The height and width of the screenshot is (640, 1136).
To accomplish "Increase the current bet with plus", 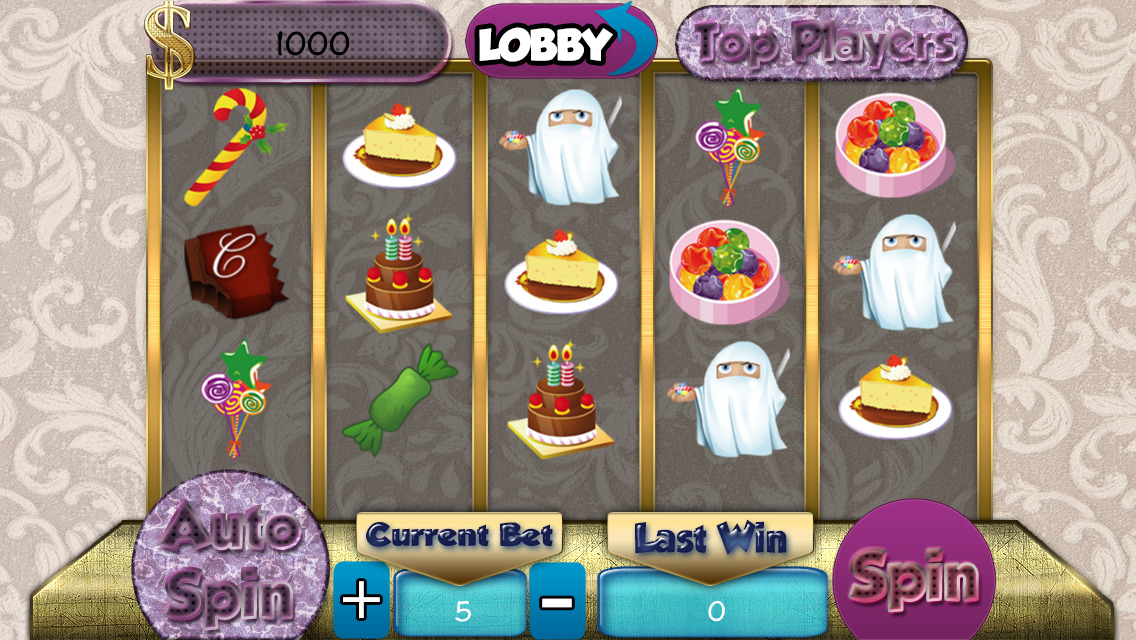I will [x=360, y=601].
